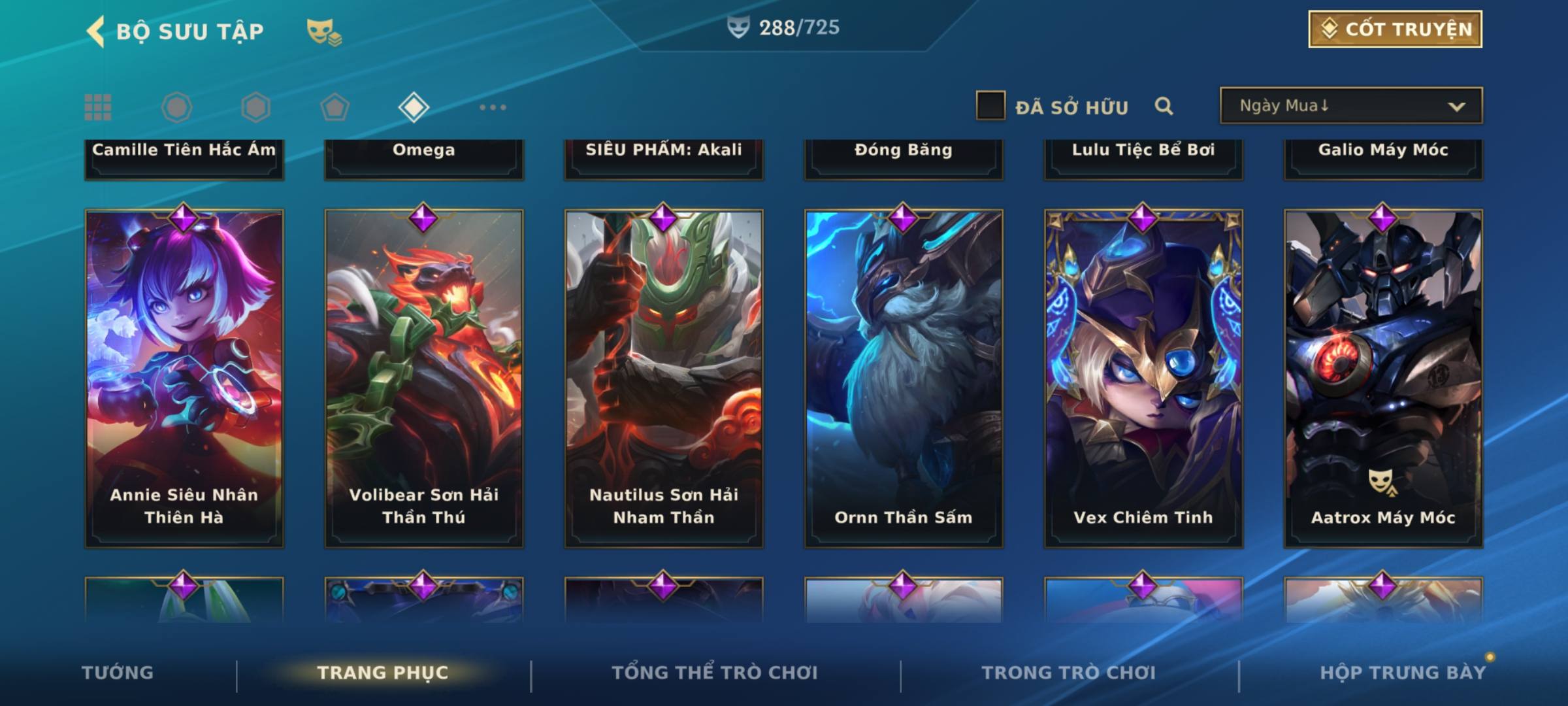Click the gold mask icon beside title
1568x706 pixels.
pos(323,32)
